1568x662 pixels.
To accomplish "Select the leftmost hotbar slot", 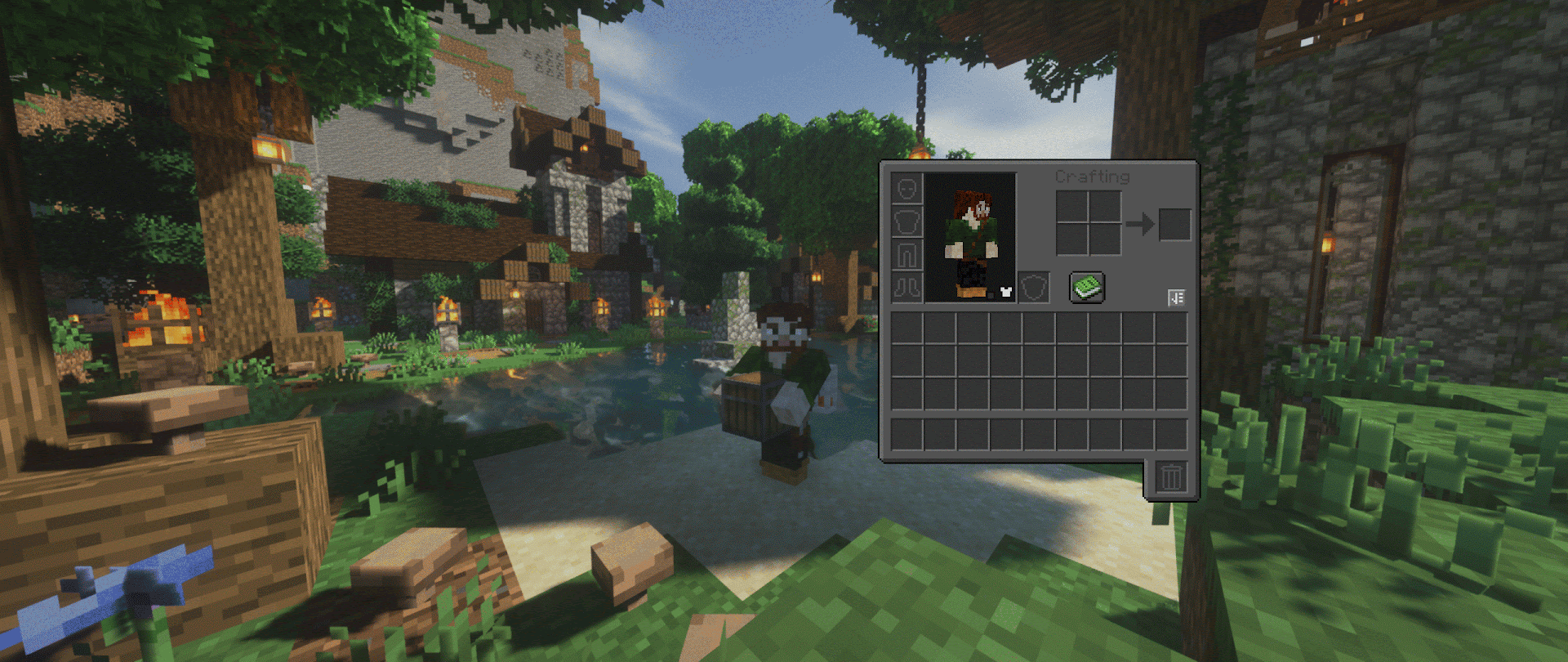I will point(906,434).
